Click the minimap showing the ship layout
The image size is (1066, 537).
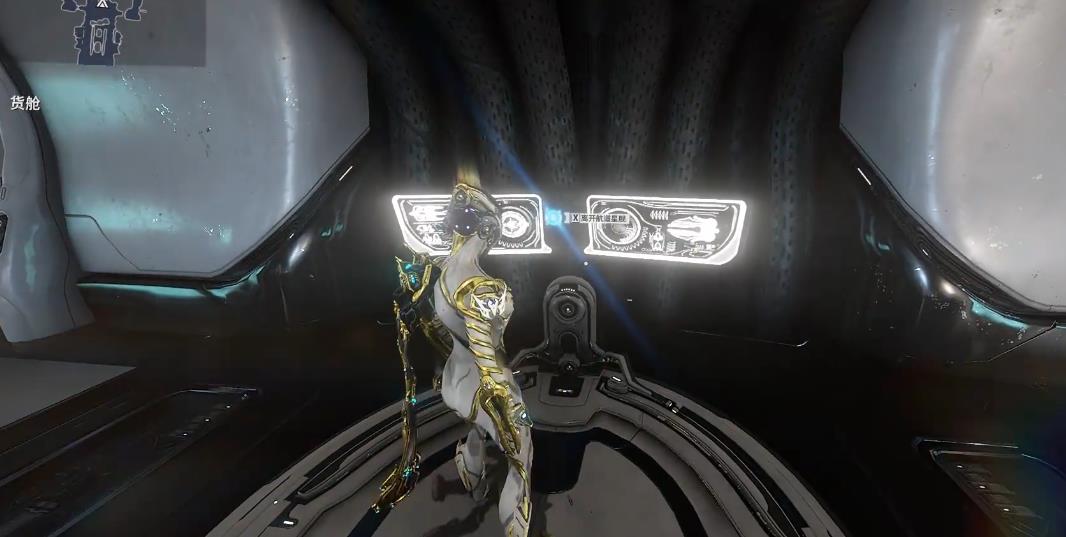pos(101,32)
